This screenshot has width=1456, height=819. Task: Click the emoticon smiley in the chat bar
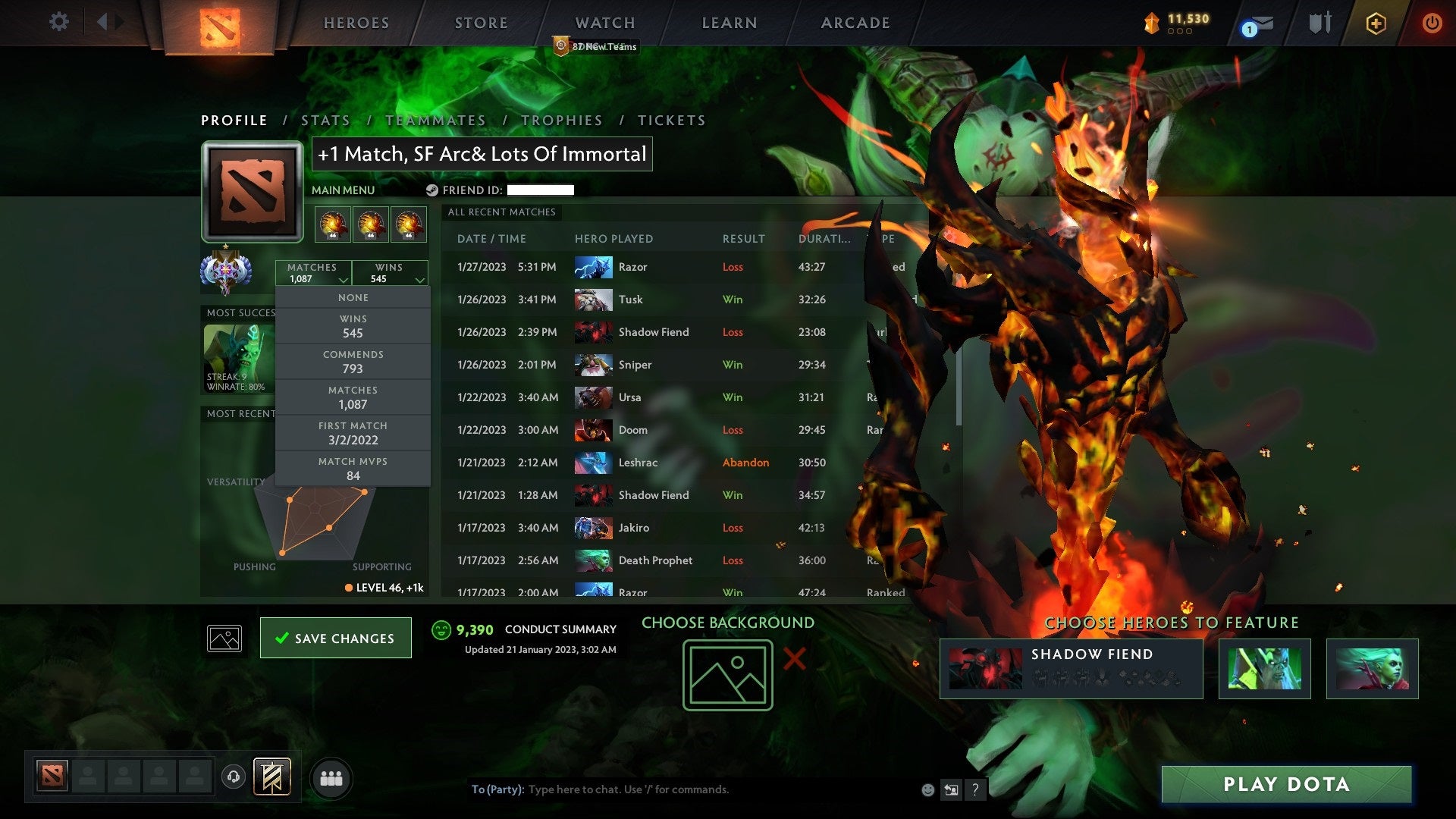pos(928,789)
